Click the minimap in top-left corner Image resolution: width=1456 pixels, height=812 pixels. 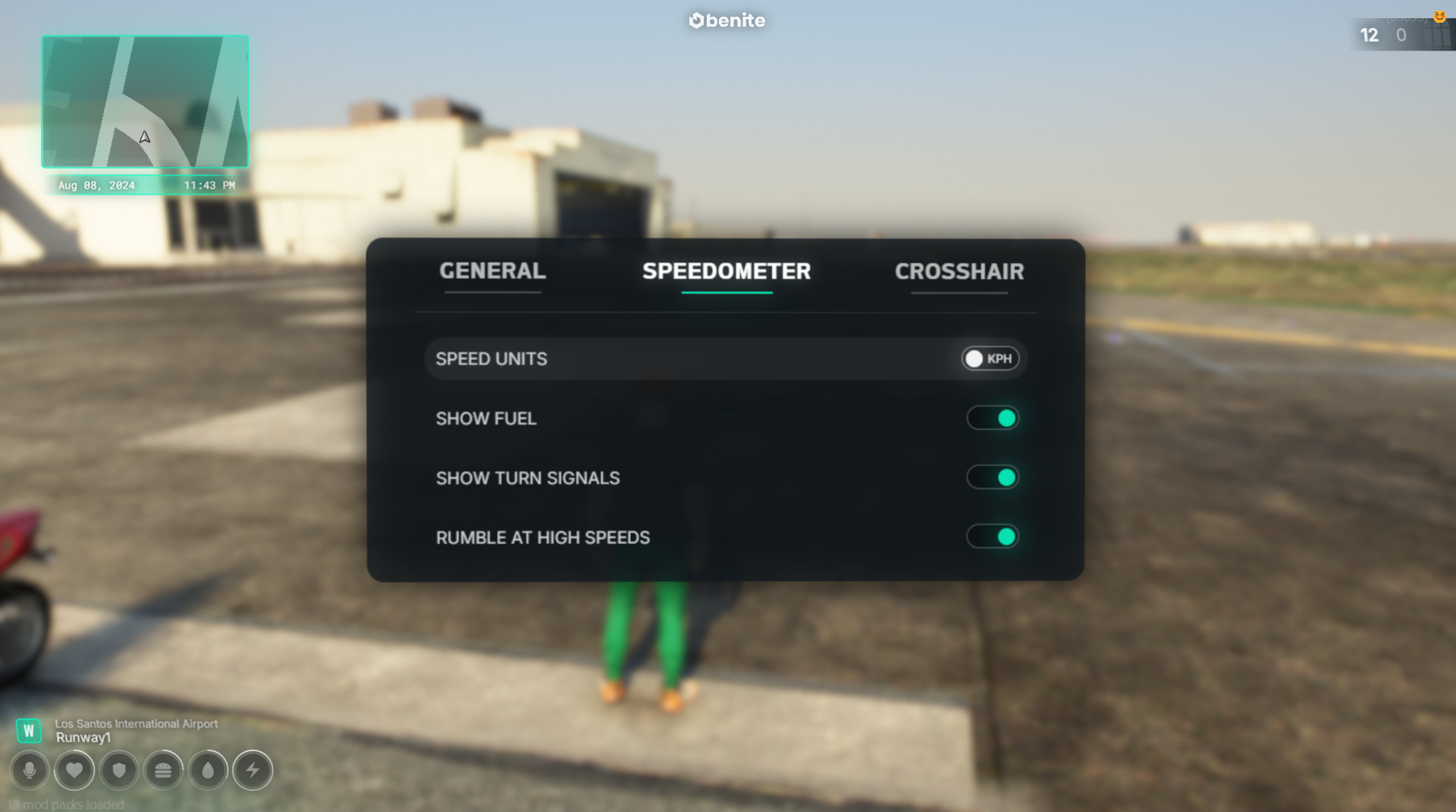click(x=144, y=102)
